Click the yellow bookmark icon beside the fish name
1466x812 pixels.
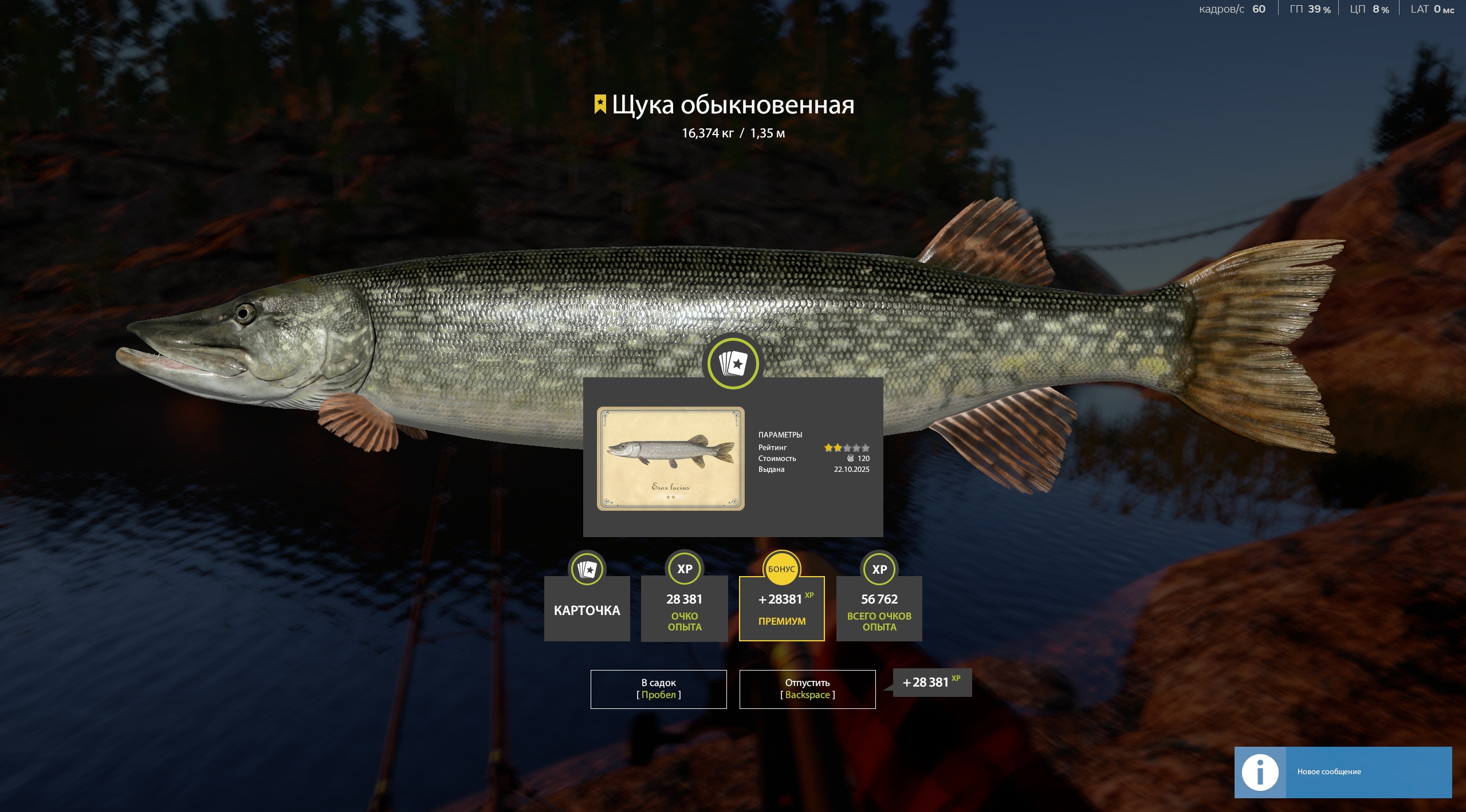click(600, 104)
